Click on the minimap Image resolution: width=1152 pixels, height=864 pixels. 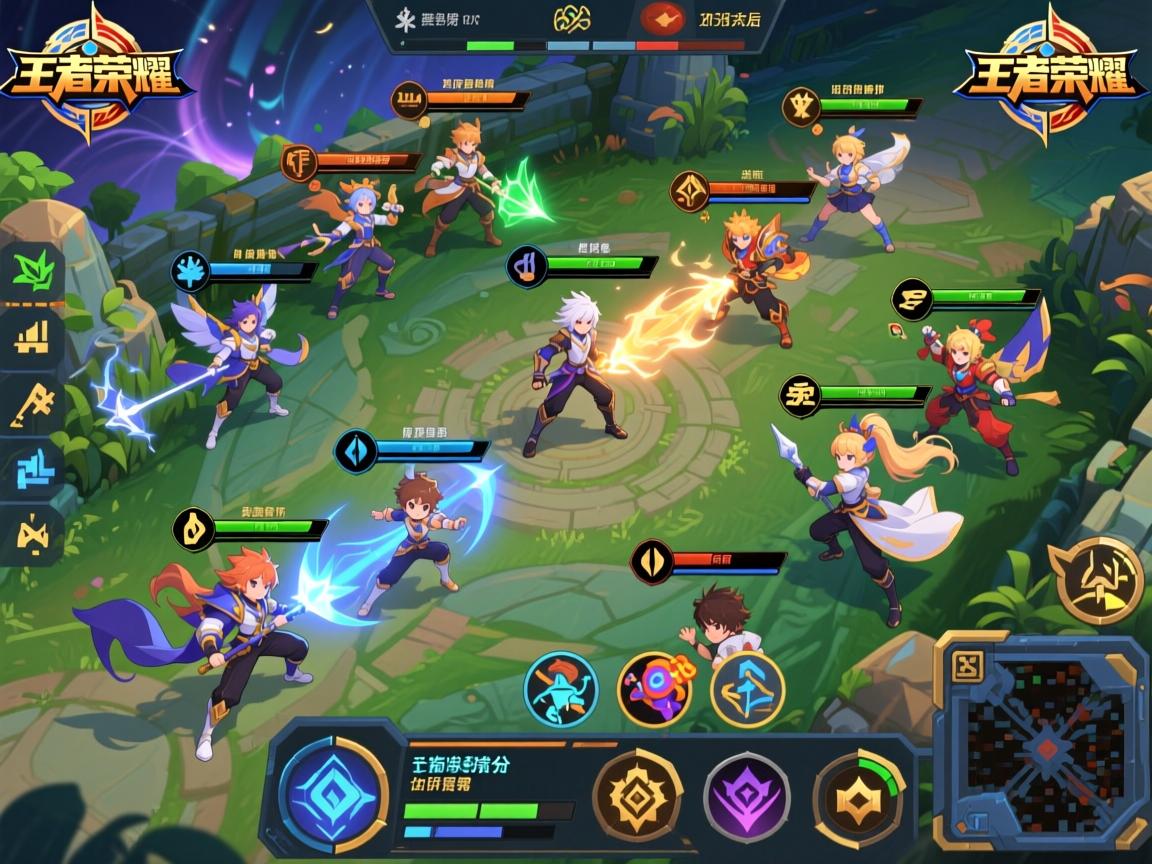[x=1048, y=750]
